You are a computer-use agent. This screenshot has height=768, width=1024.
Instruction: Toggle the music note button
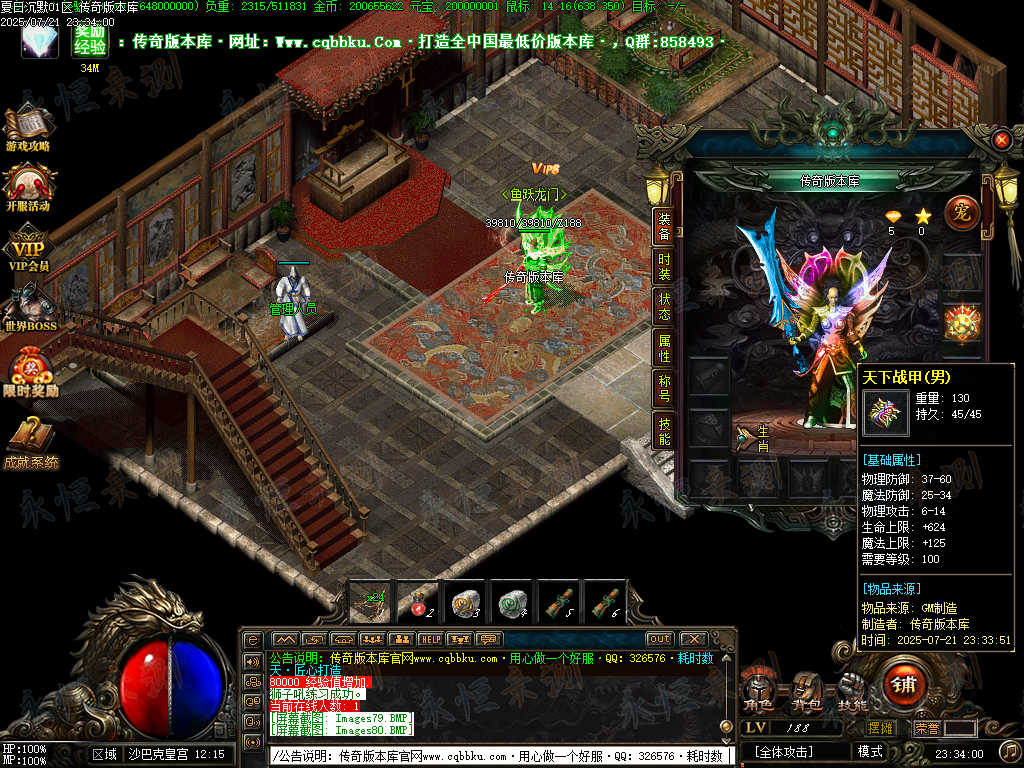pyautogui.click(x=1010, y=750)
